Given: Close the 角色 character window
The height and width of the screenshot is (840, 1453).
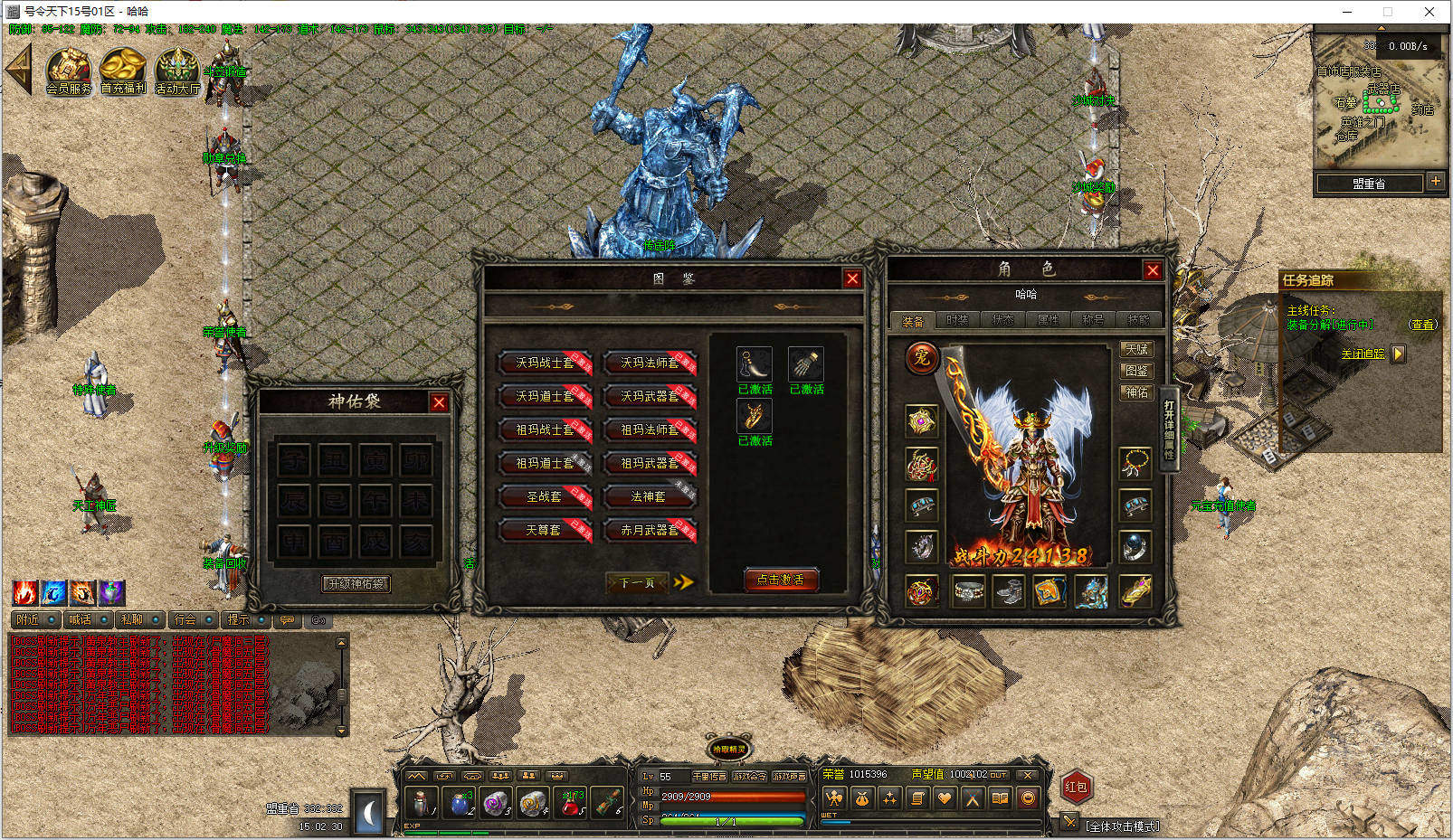Looking at the screenshot, I should tap(1153, 270).
